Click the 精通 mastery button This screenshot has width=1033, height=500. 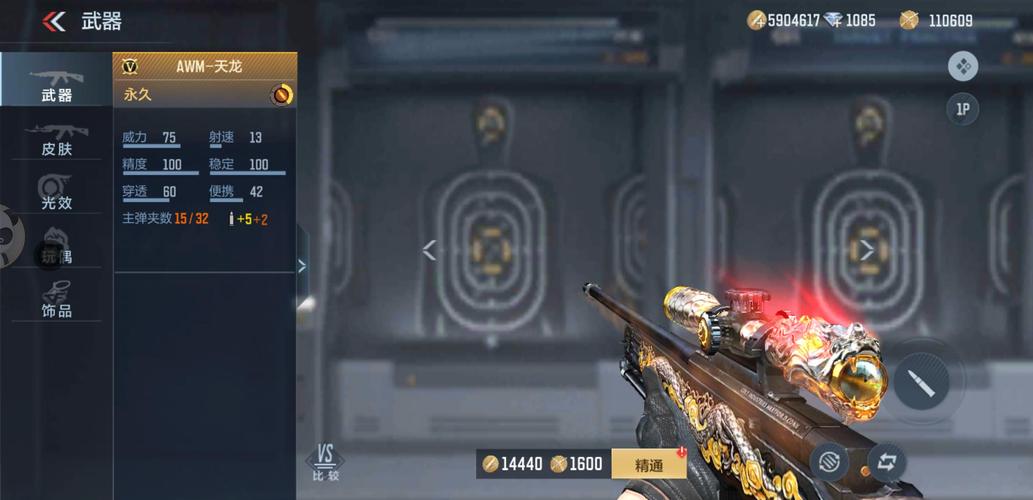point(649,464)
